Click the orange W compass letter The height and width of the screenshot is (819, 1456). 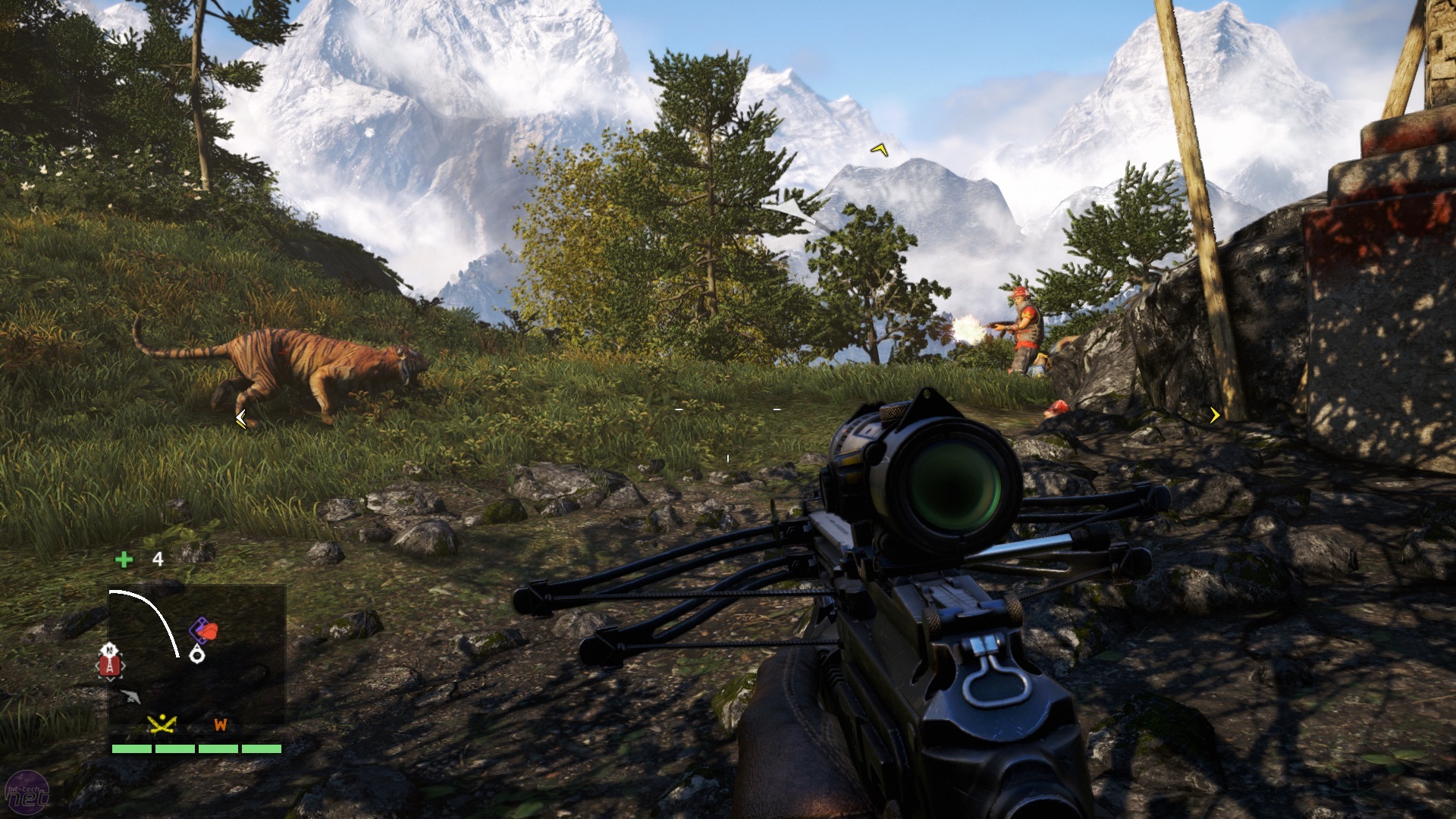[x=221, y=724]
